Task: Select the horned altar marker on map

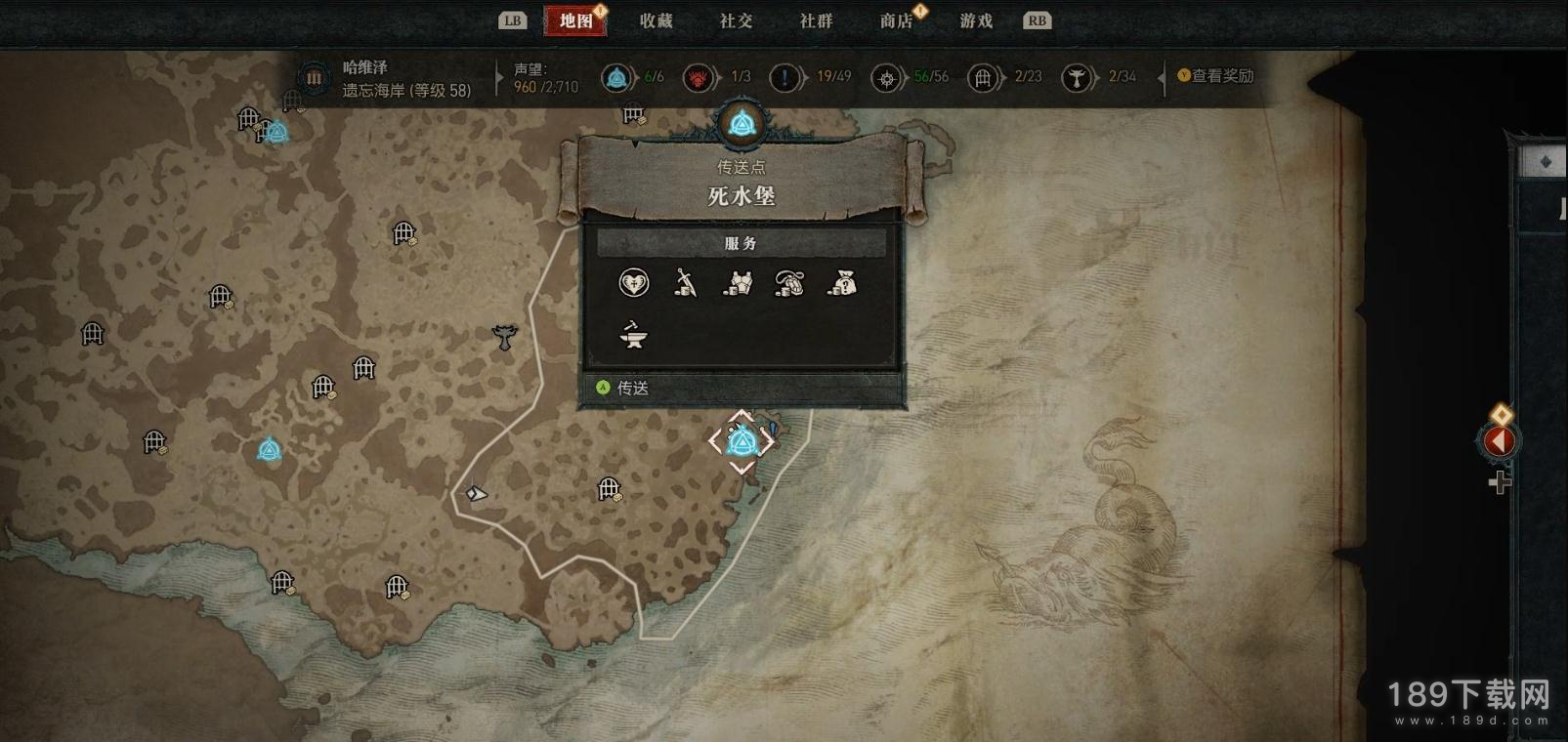Action: [x=504, y=338]
